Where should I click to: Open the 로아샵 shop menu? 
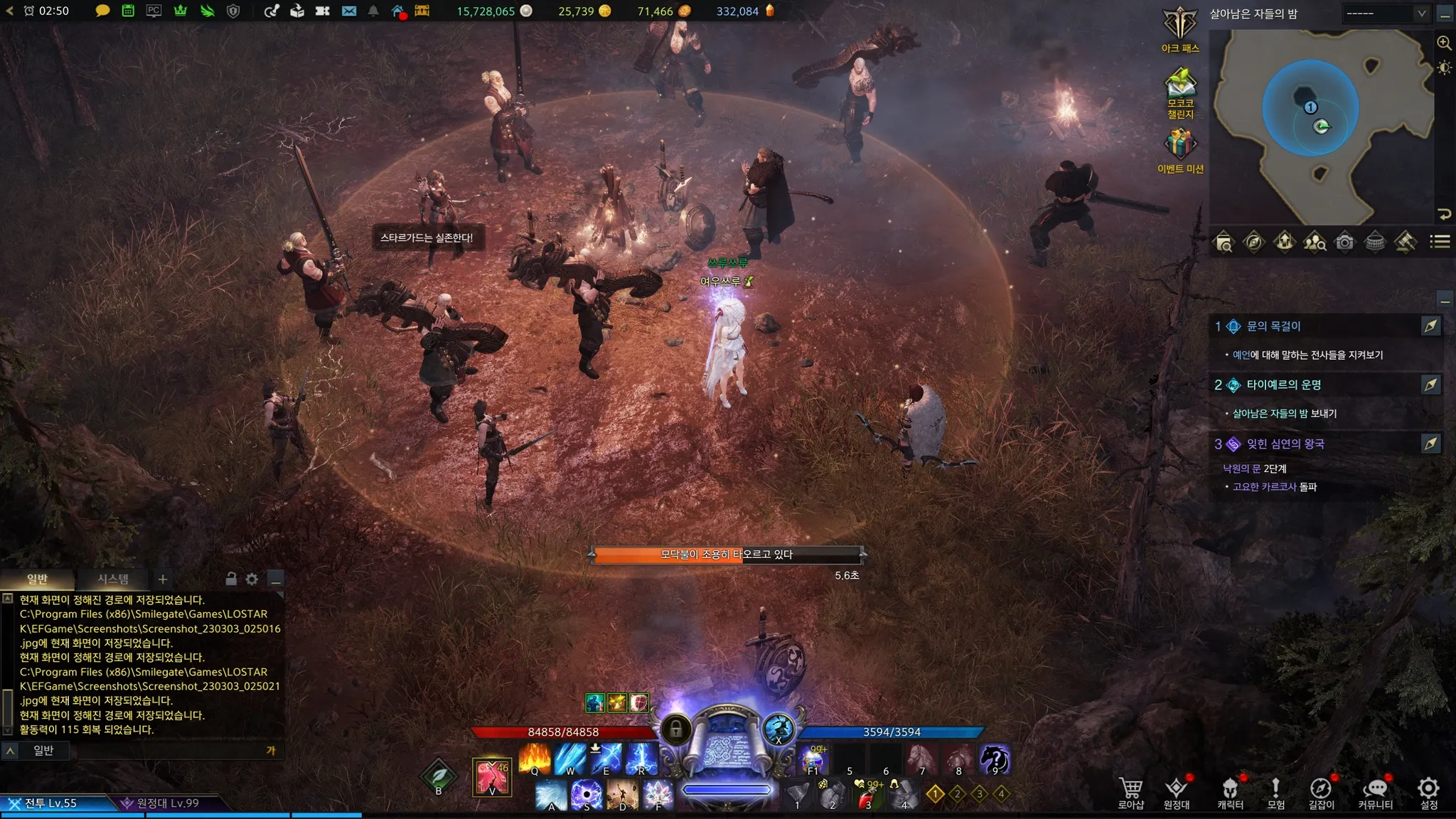coord(1130,791)
